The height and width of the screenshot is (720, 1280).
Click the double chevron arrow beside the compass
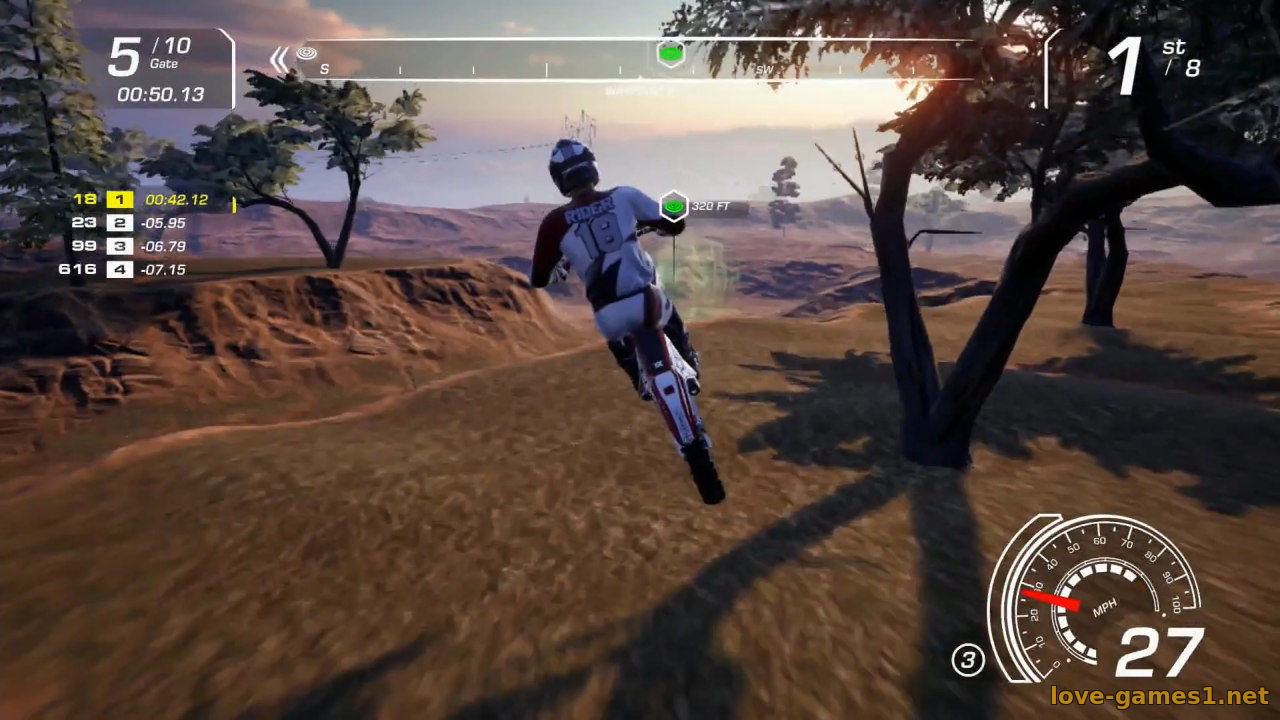tap(279, 59)
